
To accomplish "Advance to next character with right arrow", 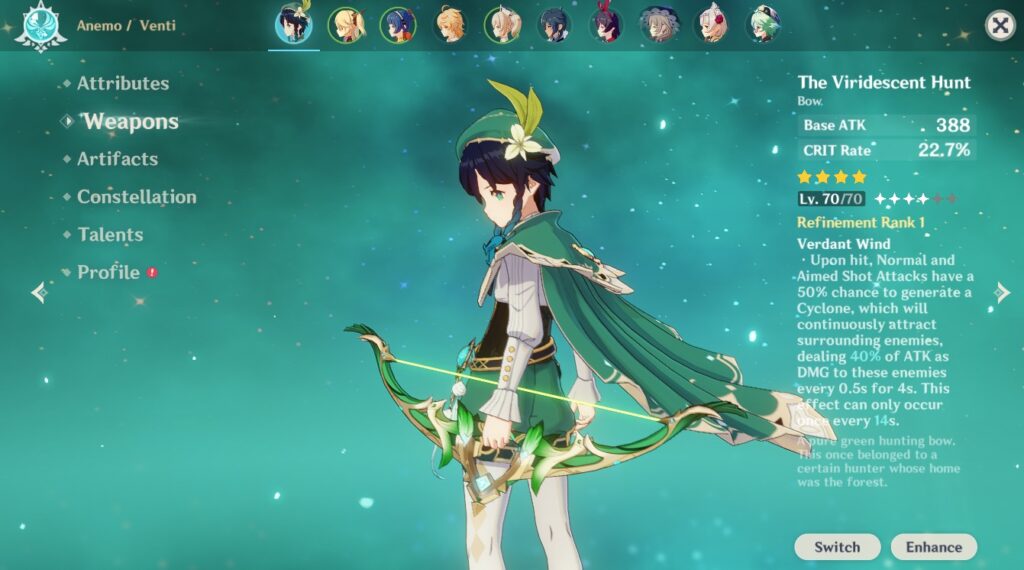I will [x=1002, y=292].
